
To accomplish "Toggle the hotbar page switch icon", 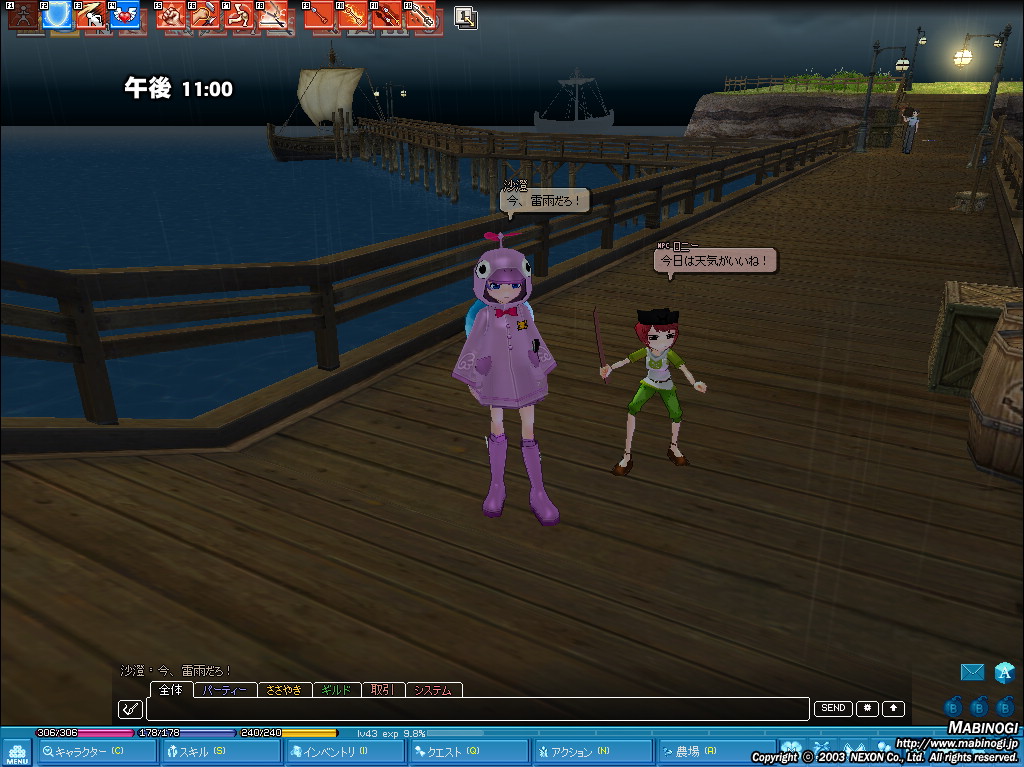I will (465, 17).
